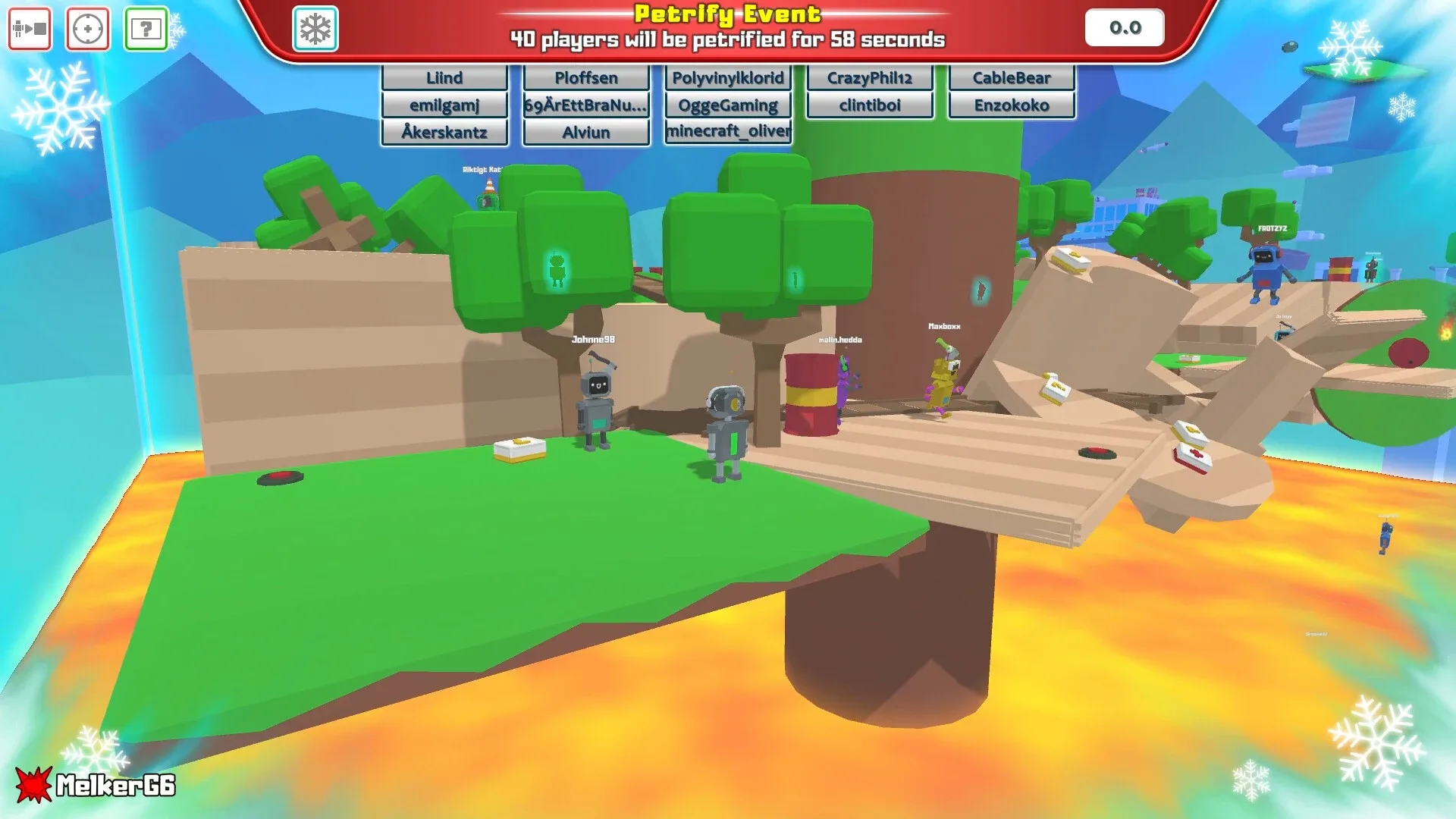The height and width of the screenshot is (819, 1456).
Task: Click the Ploffsen name button
Action: 585,77
